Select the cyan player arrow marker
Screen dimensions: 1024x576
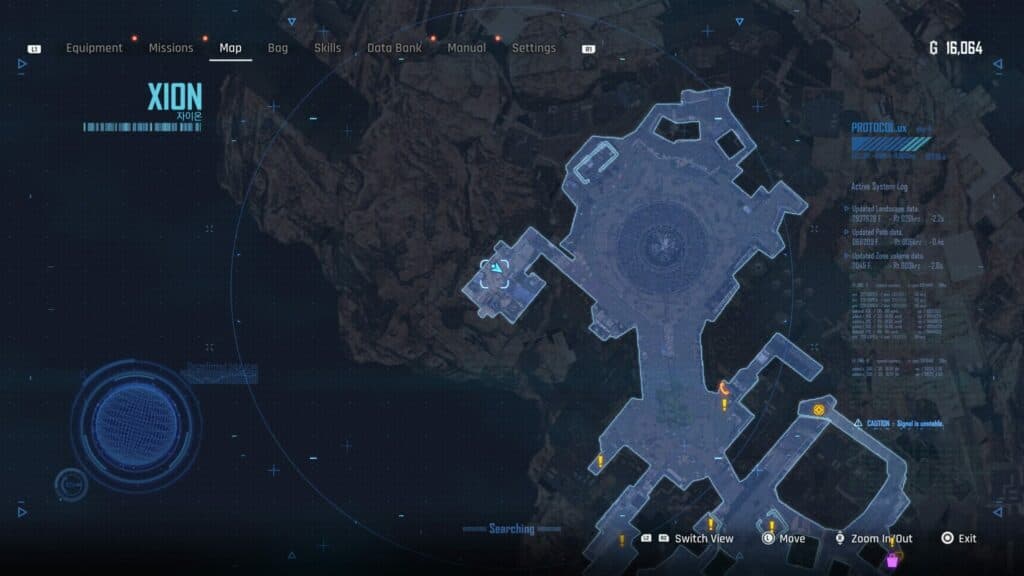tap(496, 269)
